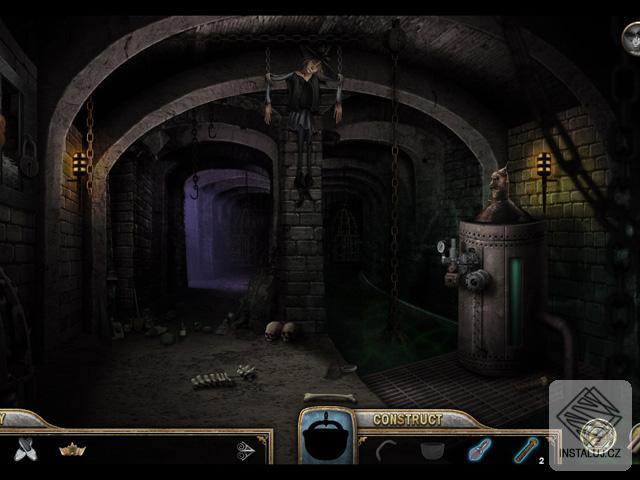640x480 pixels.
Task: Select the glowing rod construct piece
Action: [x=525, y=450]
